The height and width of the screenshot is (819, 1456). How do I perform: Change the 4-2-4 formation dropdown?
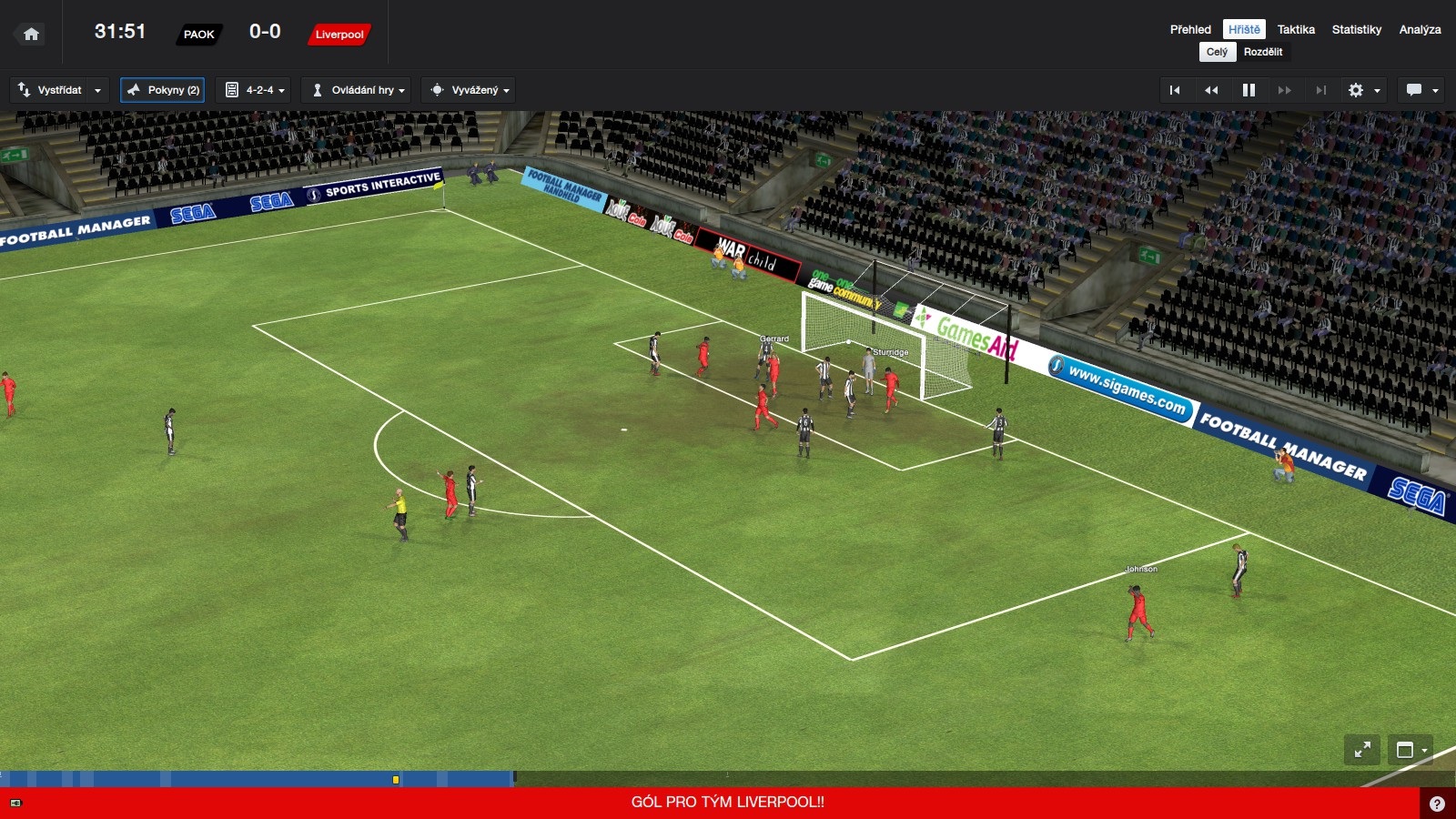(x=255, y=90)
